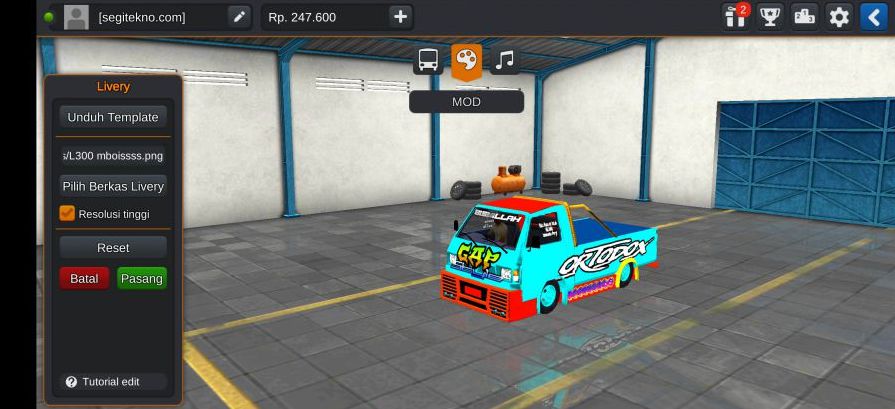Add money with the plus button
The width and height of the screenshot is (895, 409).
click(x=400, y=17)
